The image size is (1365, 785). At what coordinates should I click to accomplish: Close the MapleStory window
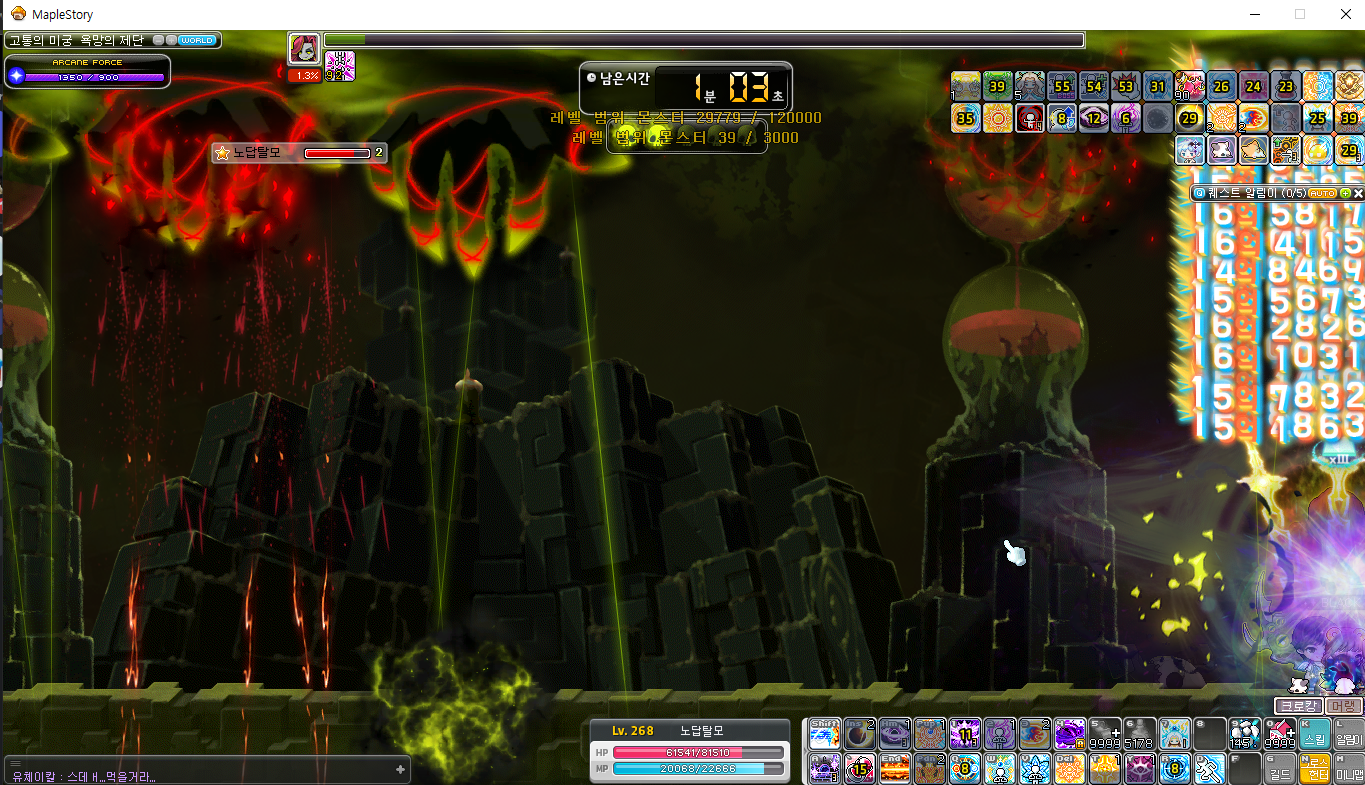click(1341, 14)
